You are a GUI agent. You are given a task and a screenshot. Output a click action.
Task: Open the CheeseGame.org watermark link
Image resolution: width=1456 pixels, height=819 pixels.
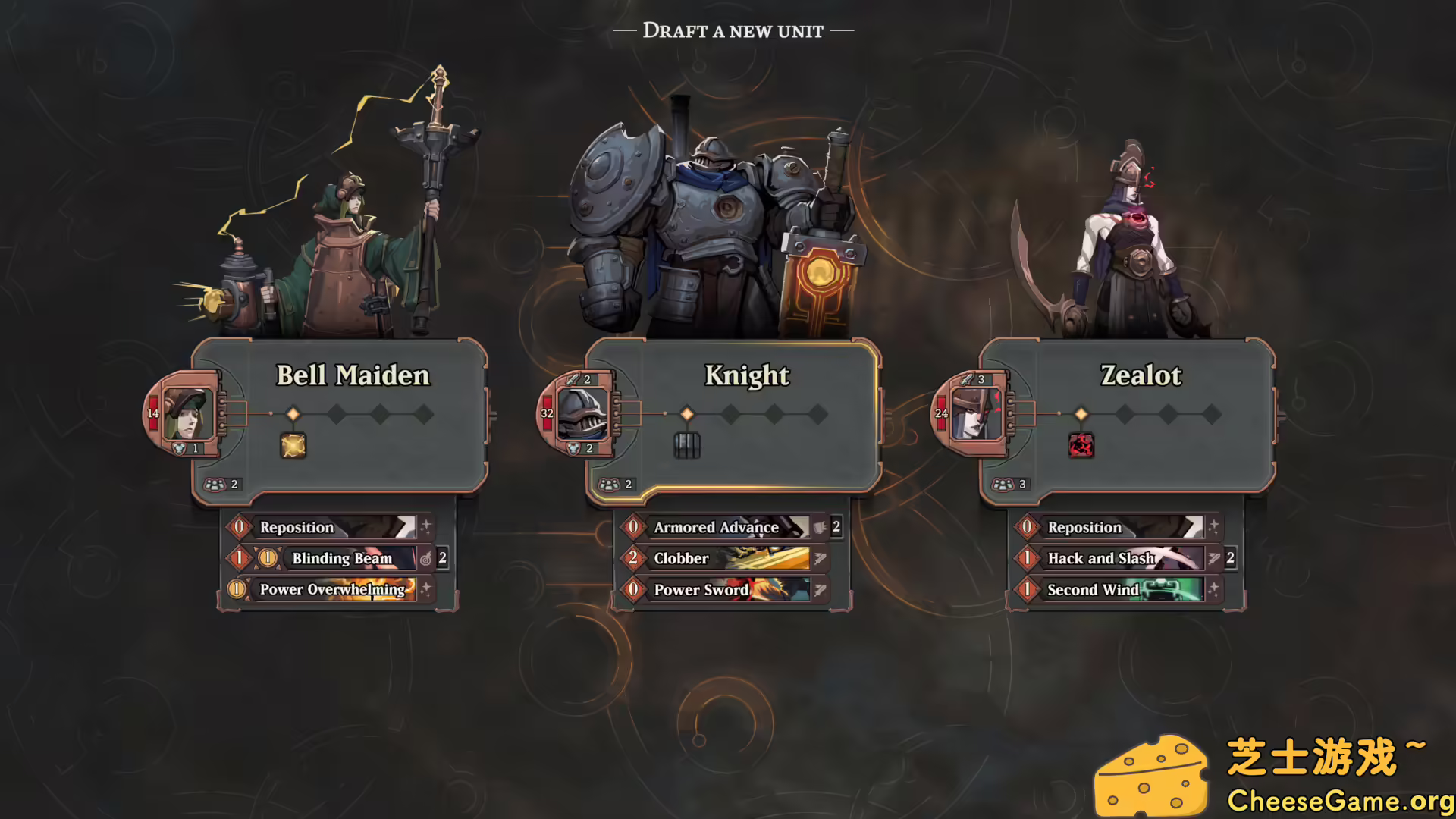point(1339,801)
